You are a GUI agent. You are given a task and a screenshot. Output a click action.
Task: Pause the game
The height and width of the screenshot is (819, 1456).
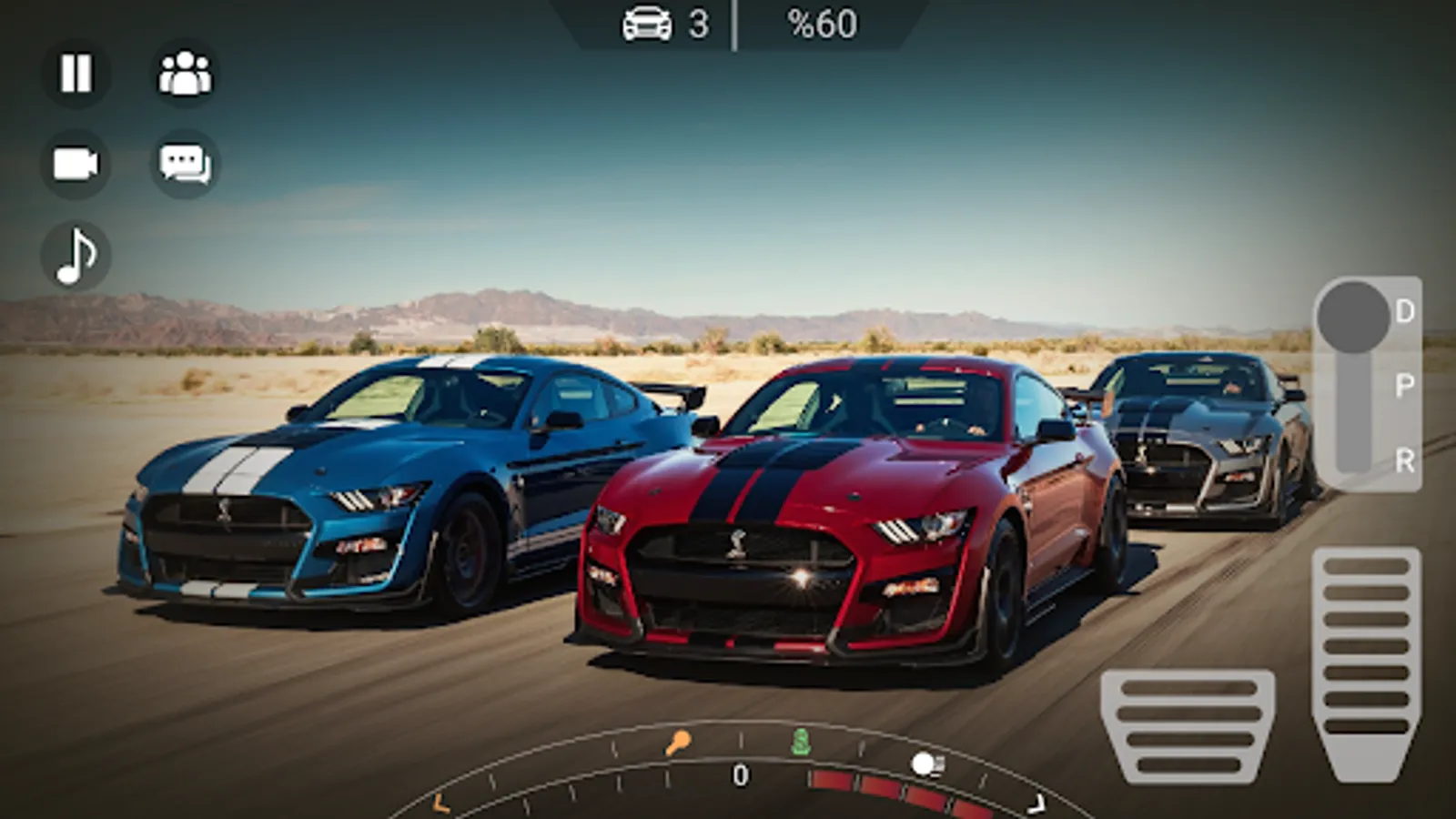76,74
